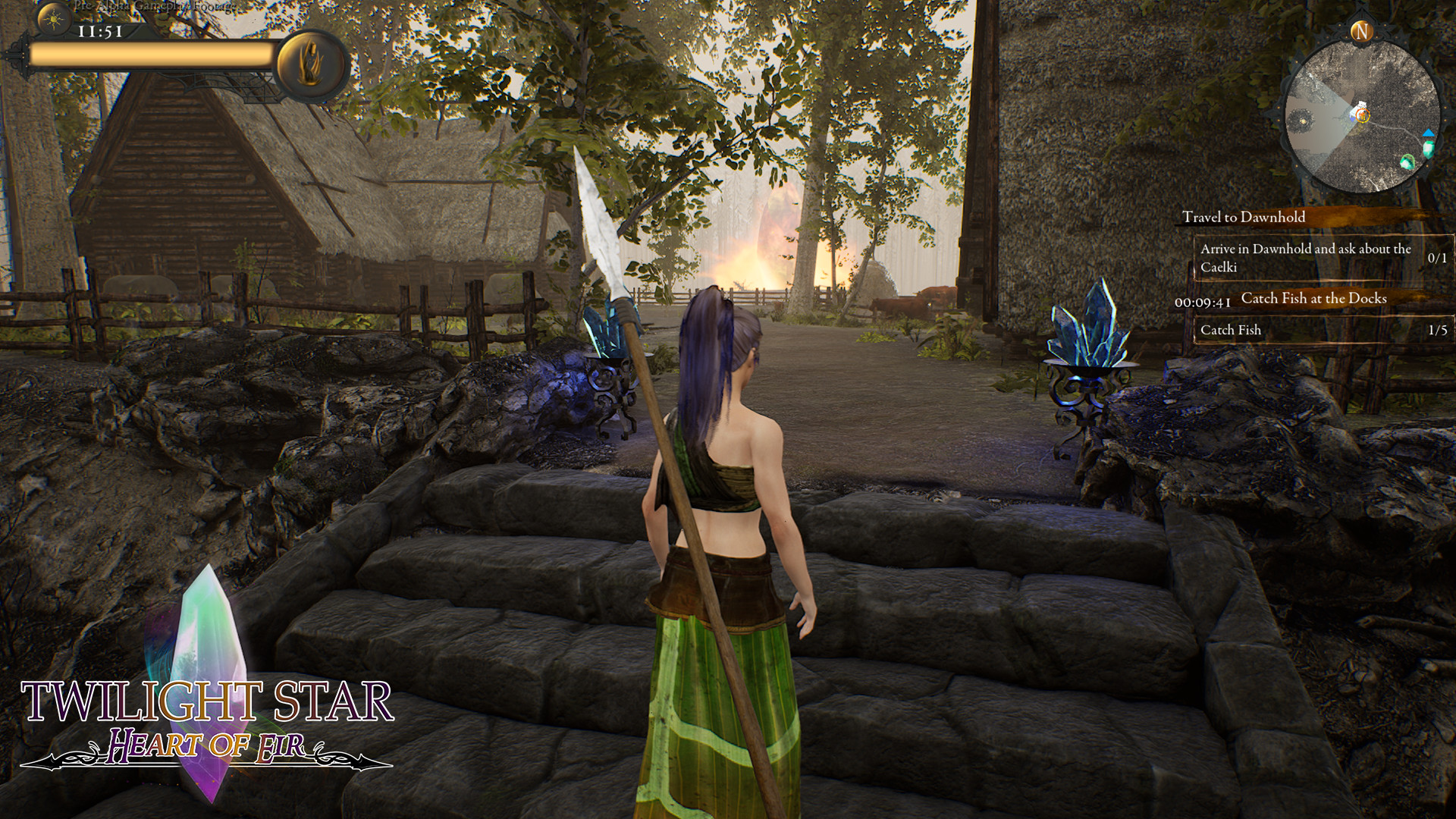Click the blue triangle waypoint on the minimap
1456x819 pixels.
1429,134
